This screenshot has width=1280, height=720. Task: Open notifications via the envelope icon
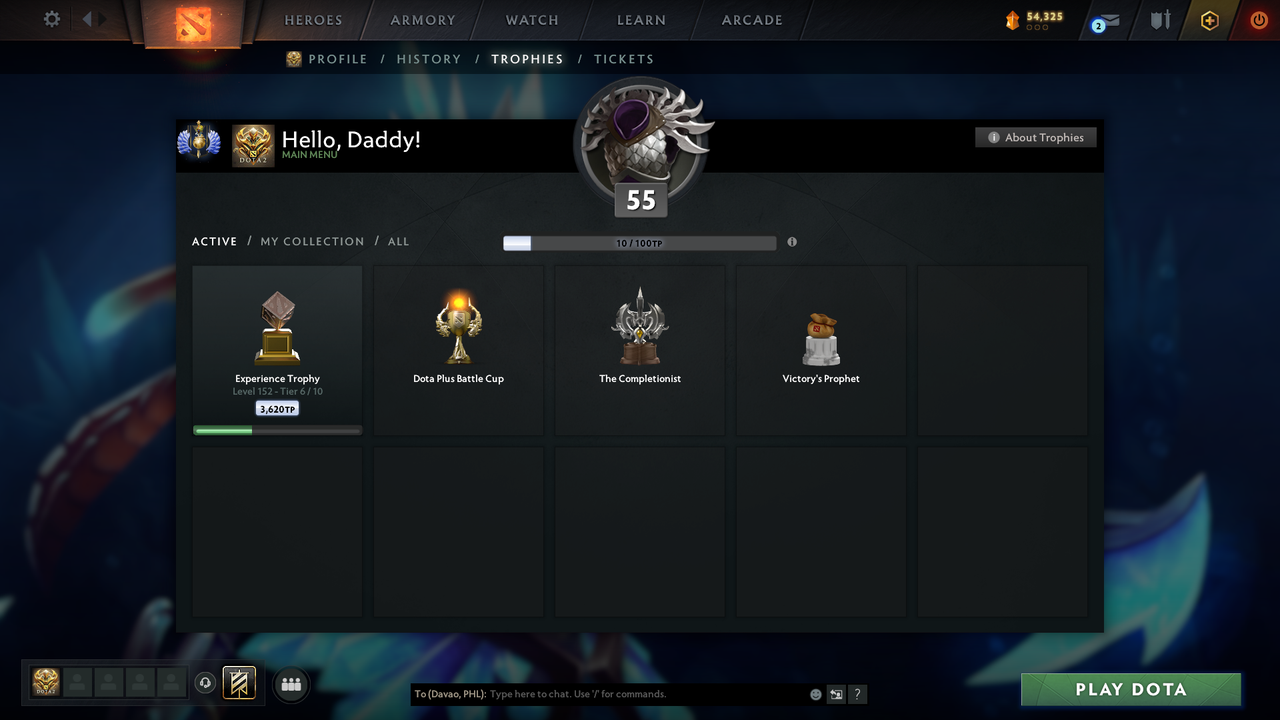[x=1104, y=21]
